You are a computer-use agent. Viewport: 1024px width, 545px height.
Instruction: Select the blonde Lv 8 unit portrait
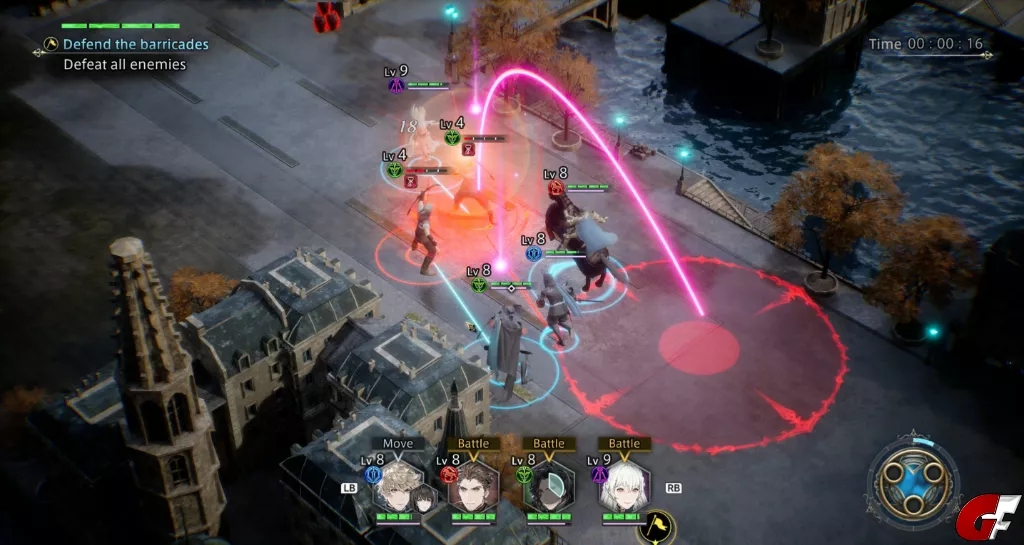[399, 484]
